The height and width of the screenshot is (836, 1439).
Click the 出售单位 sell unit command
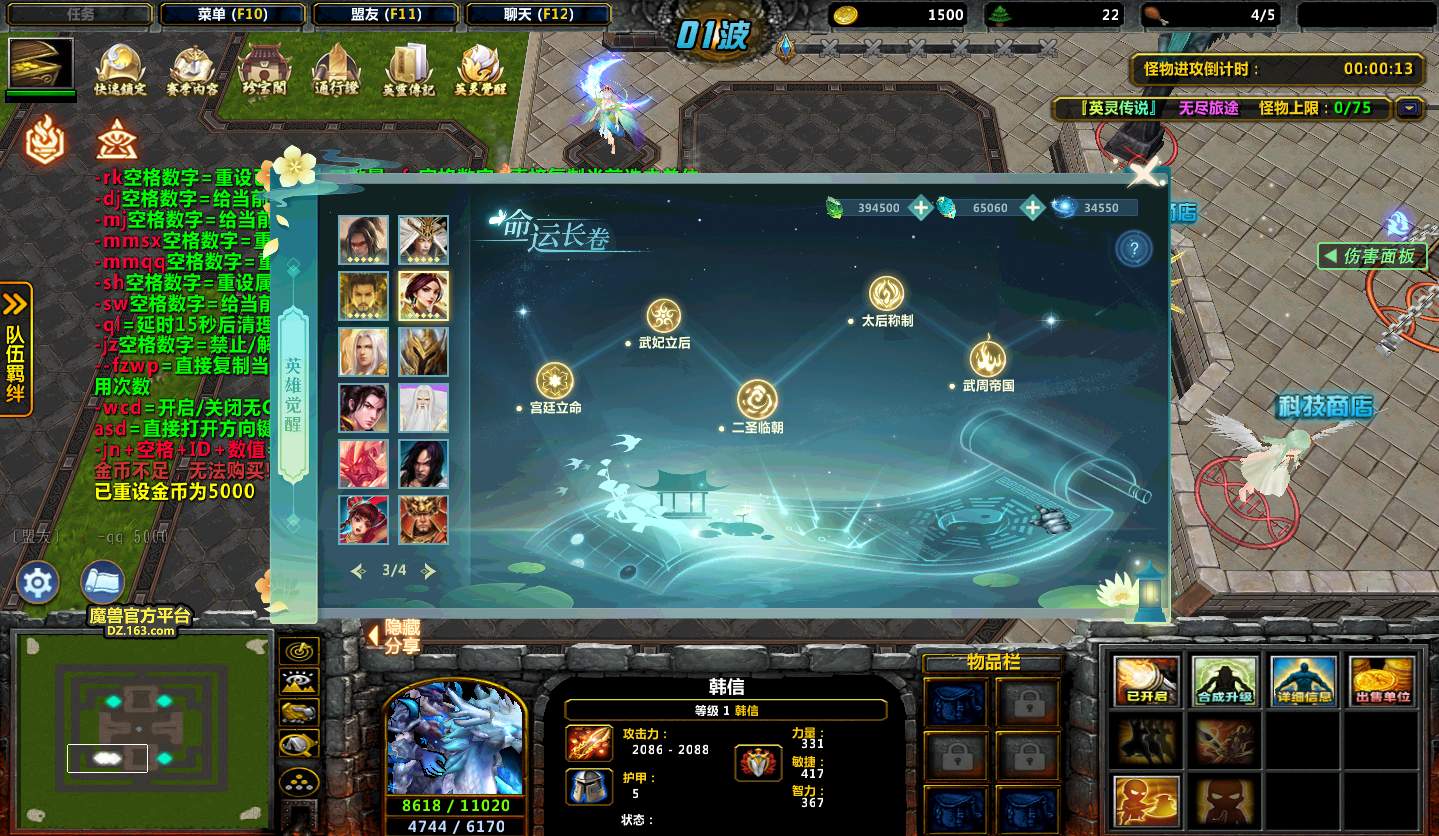[1383, 681]
